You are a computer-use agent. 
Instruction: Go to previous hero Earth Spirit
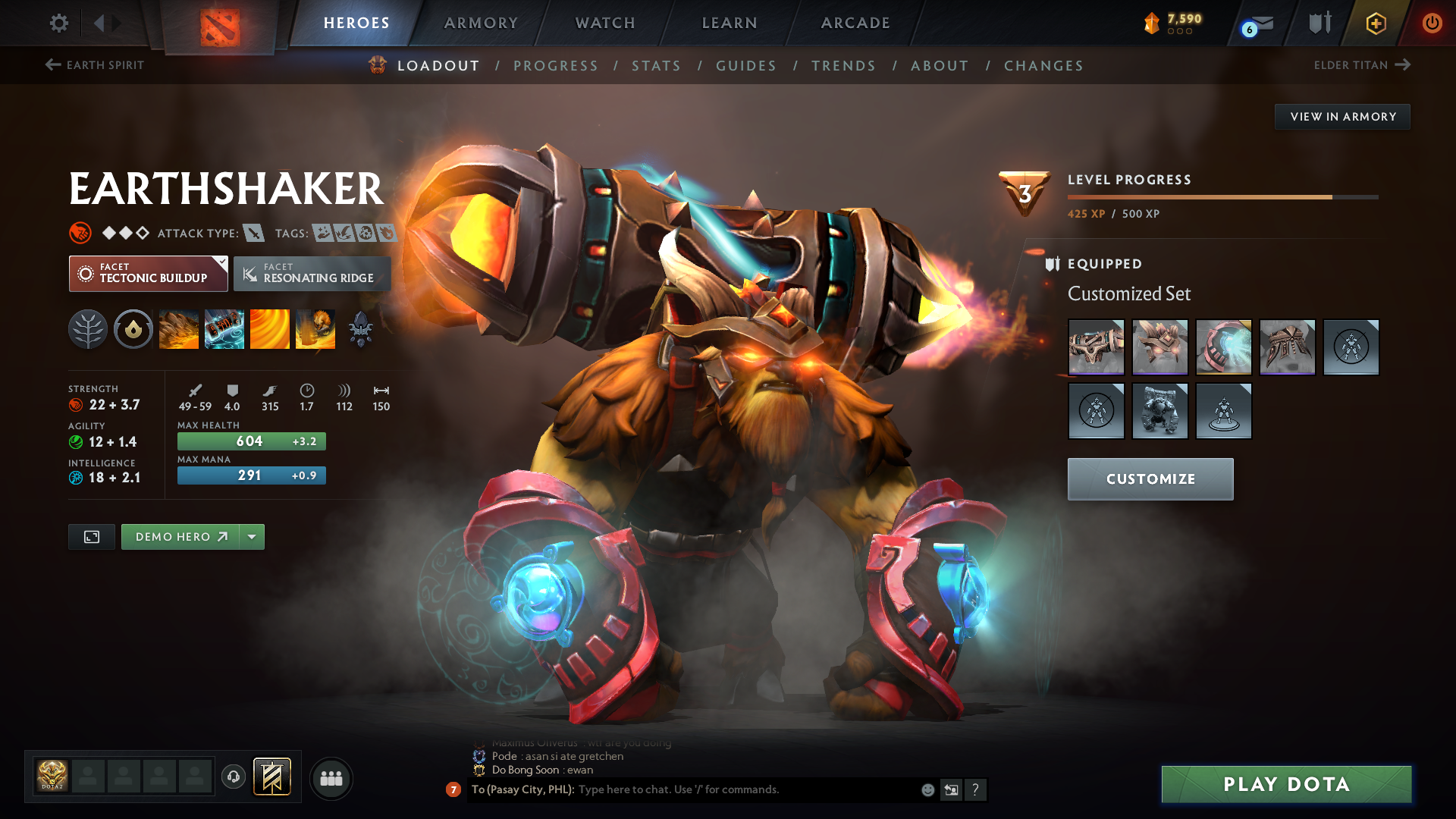(95, 65)
